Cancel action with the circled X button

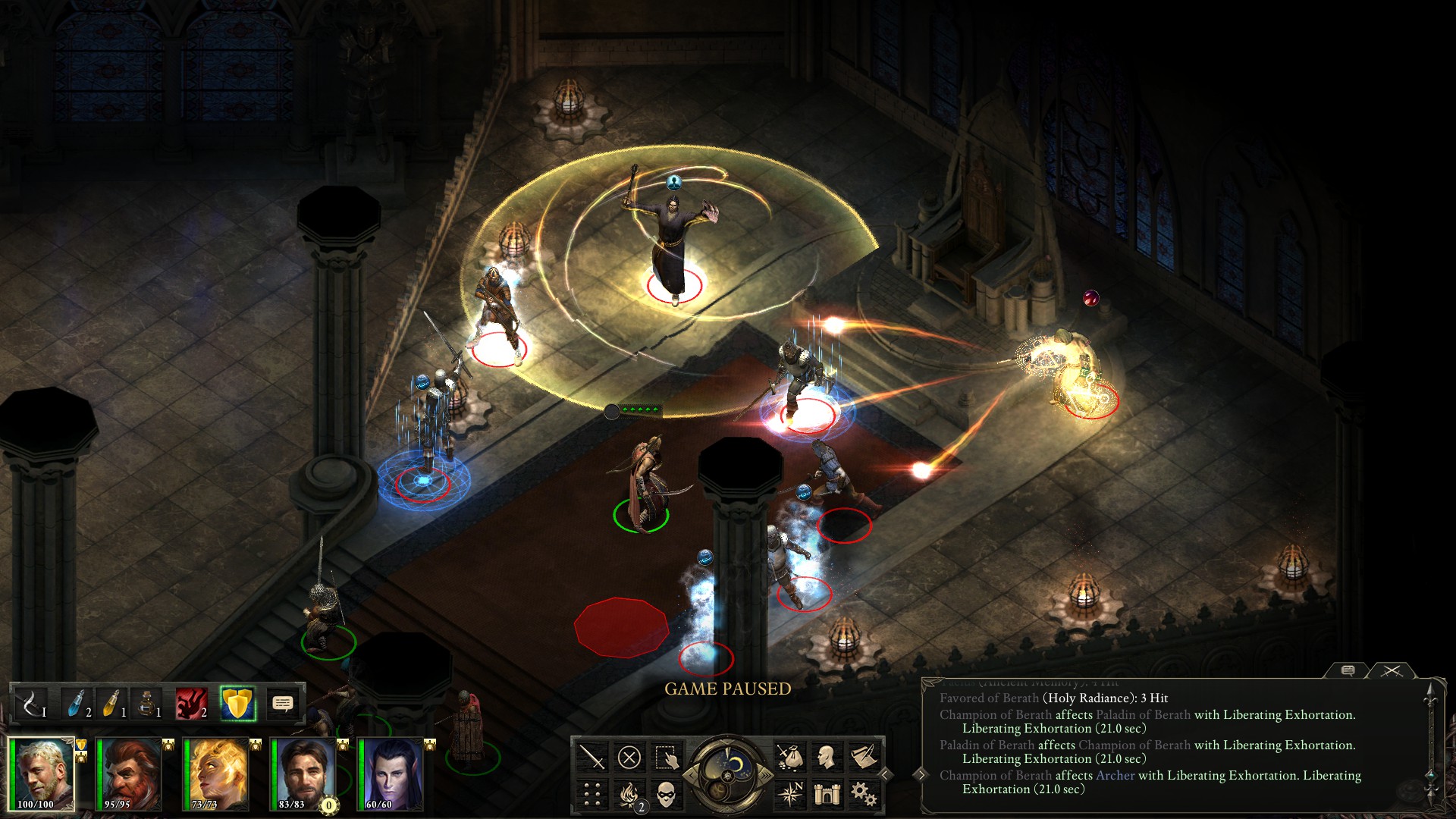(x=629, y=757)
